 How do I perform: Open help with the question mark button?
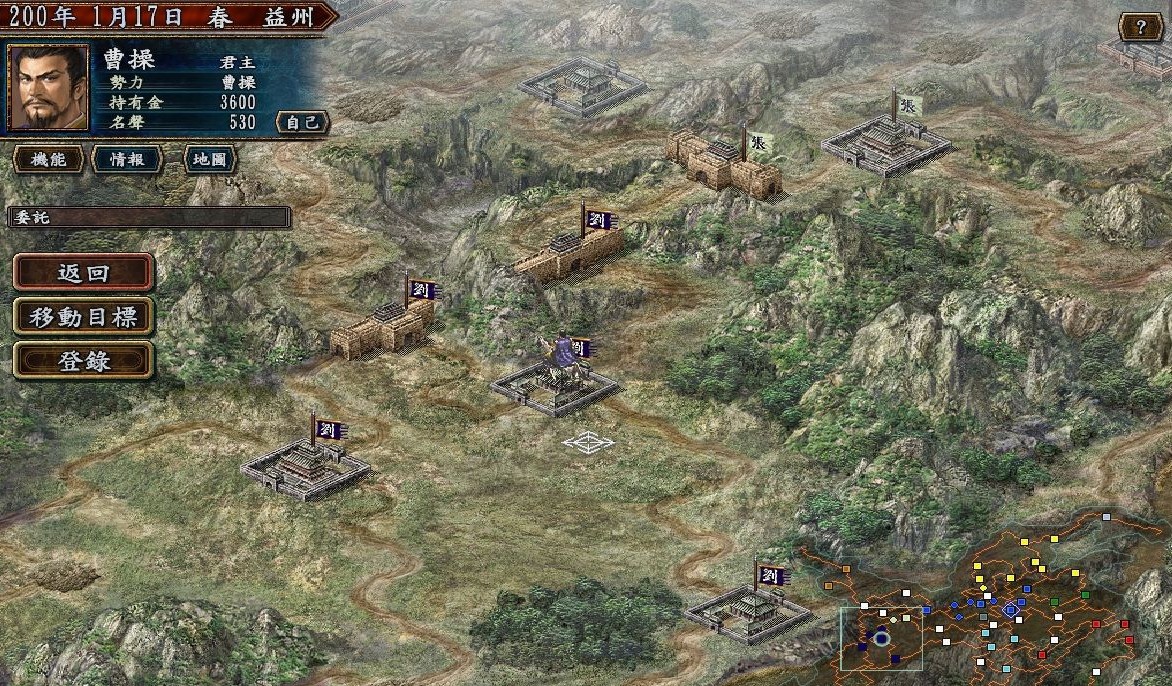coord(1139,27)
